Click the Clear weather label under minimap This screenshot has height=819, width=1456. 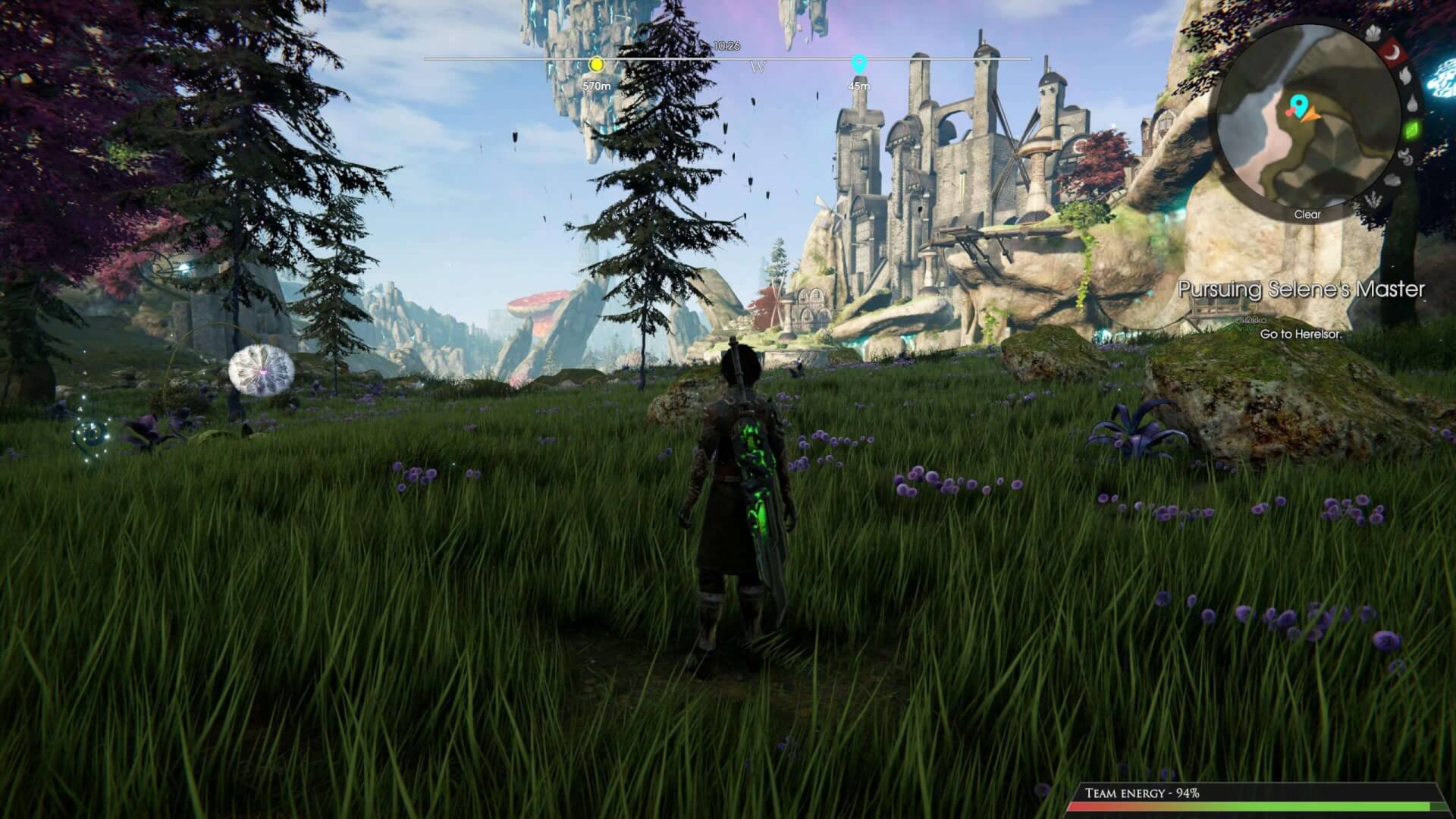coord(1308,215)
